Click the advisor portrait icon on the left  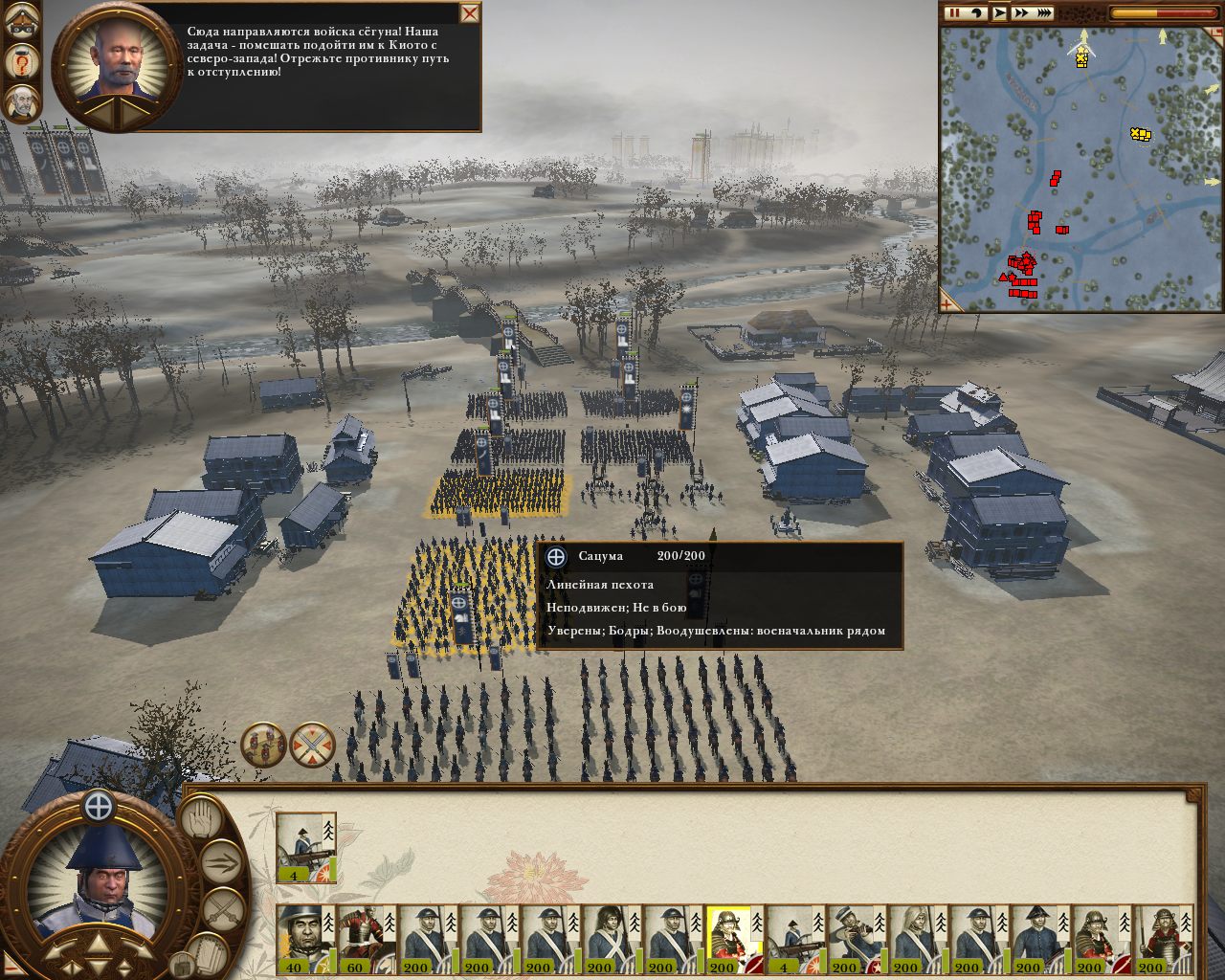22,100
